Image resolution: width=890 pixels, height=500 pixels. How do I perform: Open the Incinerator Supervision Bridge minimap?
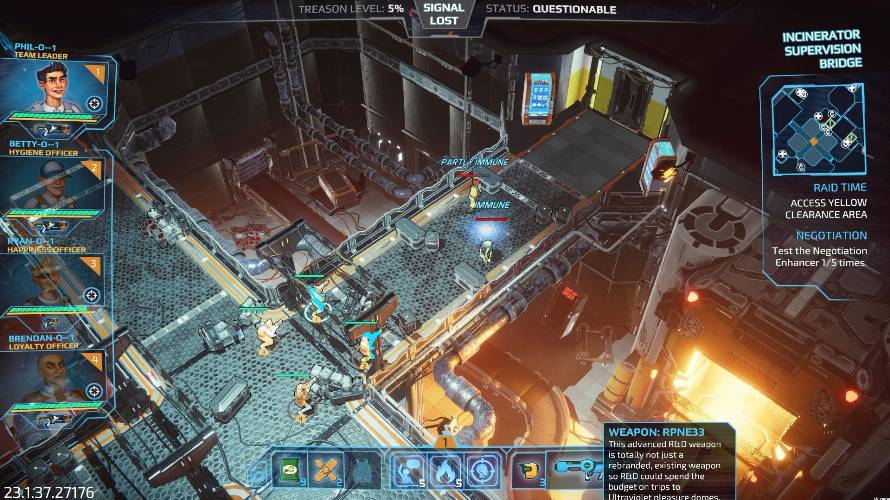coord(814,127)
